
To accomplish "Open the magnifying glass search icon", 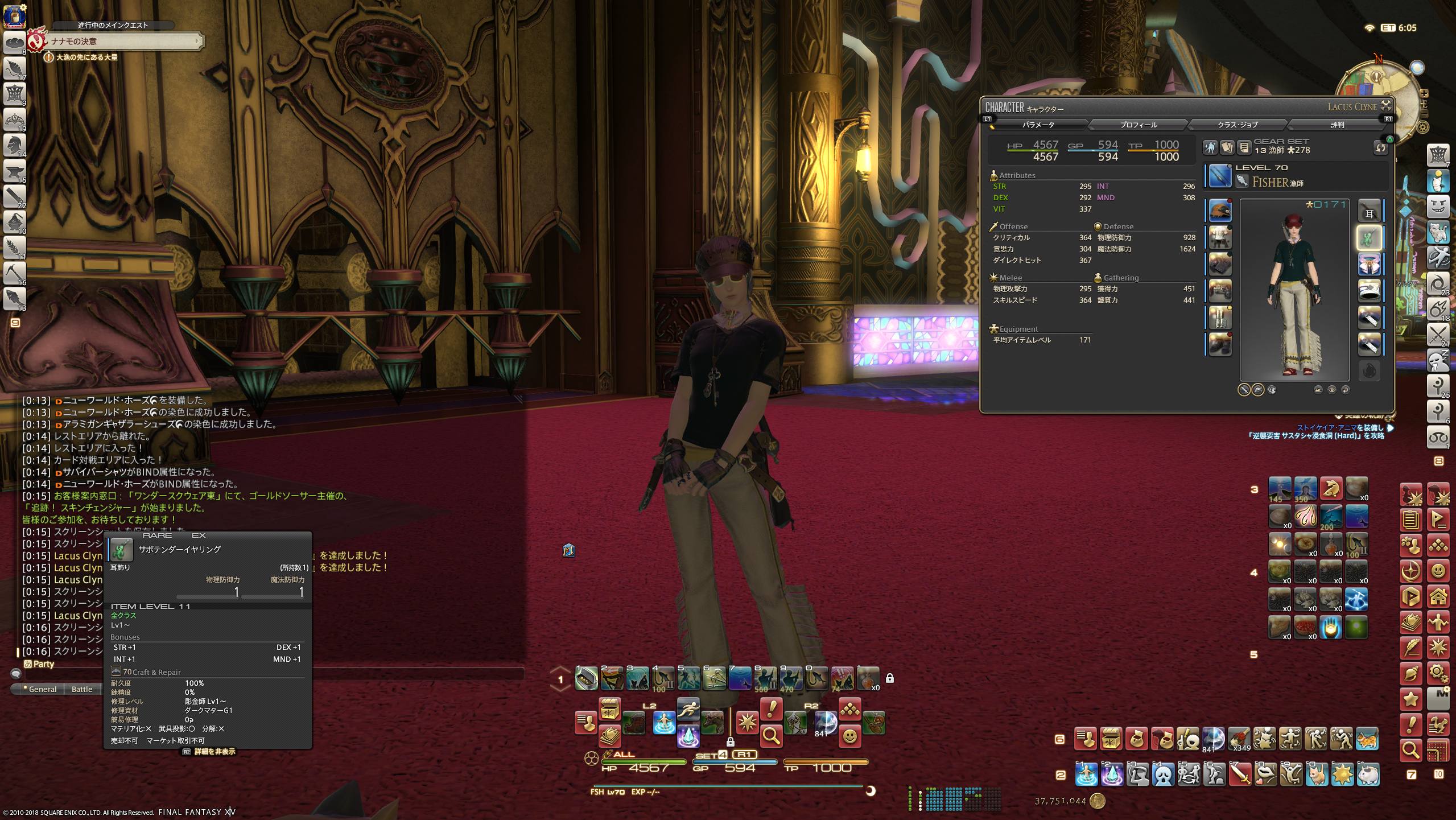I will [x=771, y=736].
